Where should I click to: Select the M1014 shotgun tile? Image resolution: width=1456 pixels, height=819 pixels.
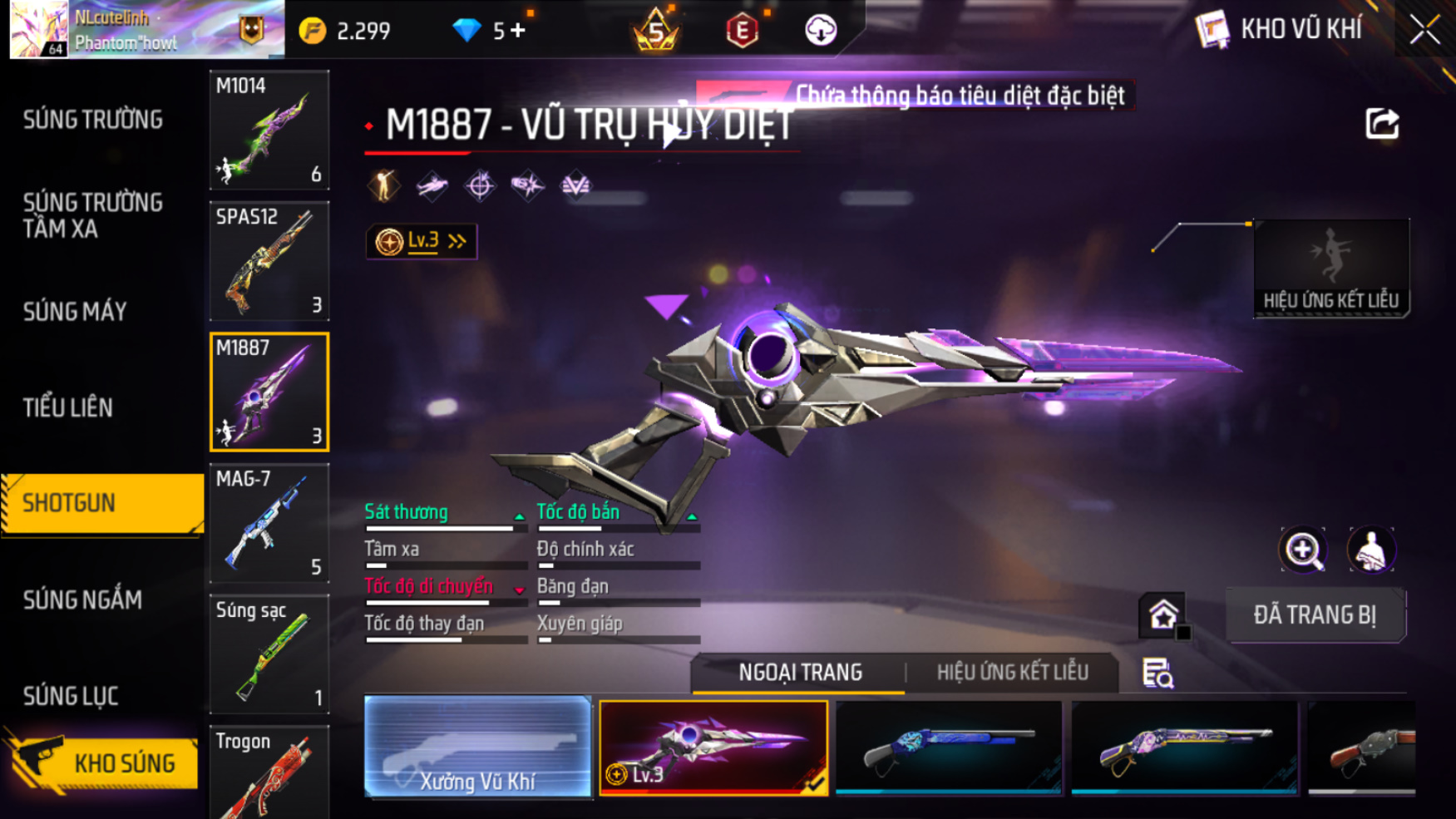click(269, 130)
